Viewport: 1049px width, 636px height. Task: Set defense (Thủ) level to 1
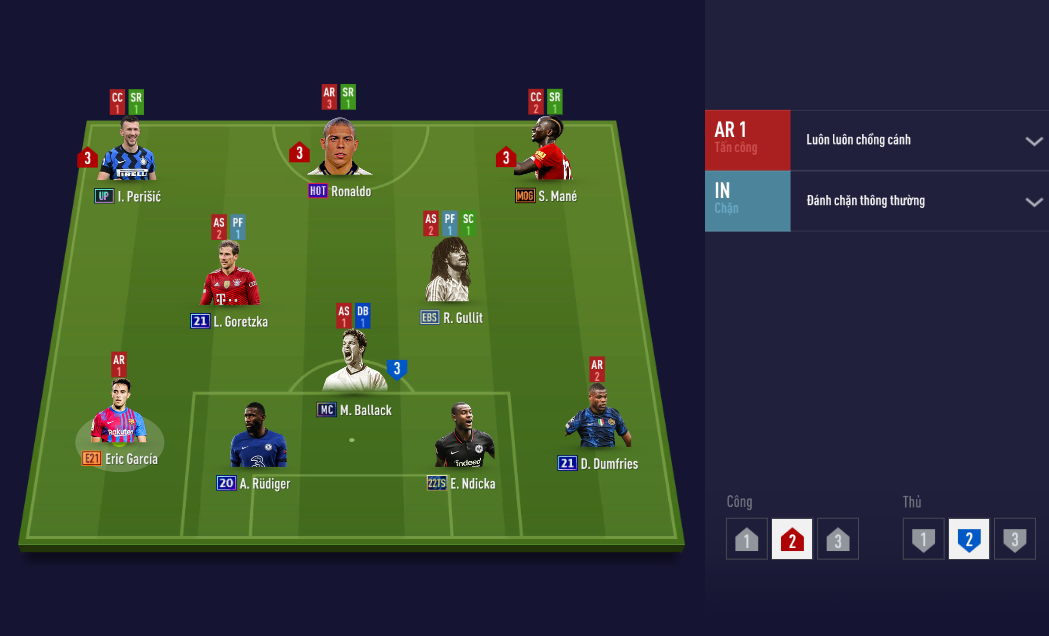pyautogui.click(x=923, y=539)
